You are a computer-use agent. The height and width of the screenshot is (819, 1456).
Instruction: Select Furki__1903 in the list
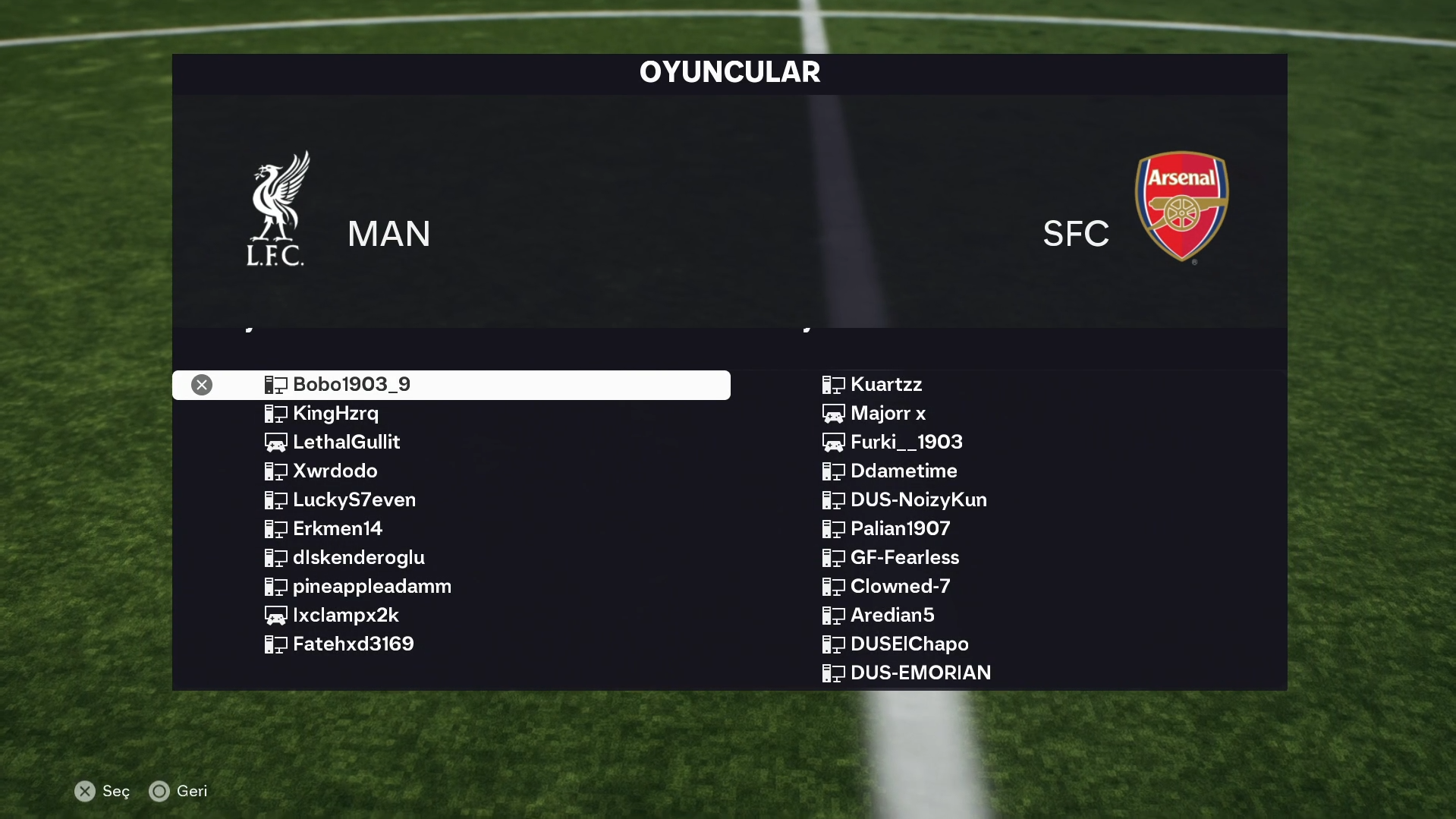[x=906, y=443]
